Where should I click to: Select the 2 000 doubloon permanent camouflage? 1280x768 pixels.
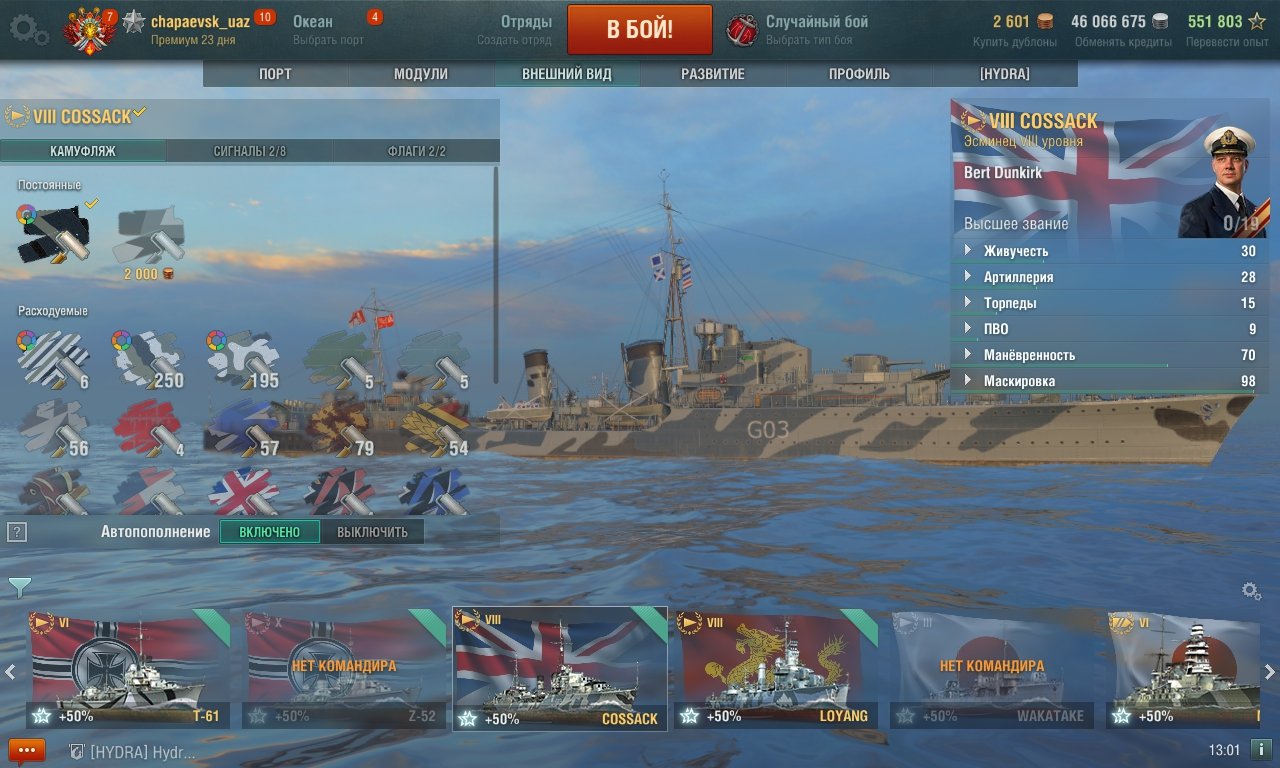(x=148, y=240)
